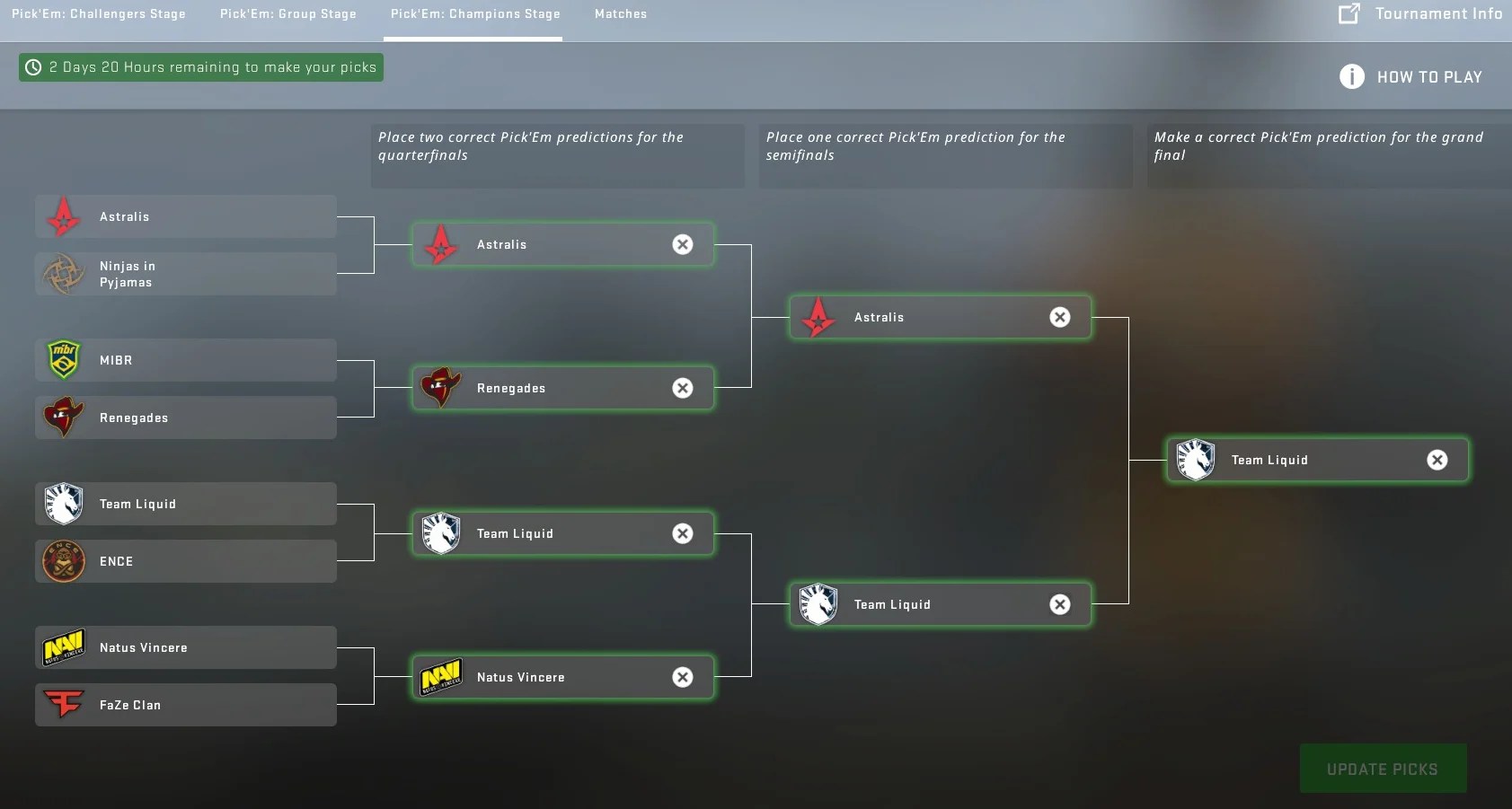Click the clock icon on the countdown banner

click(33, 66)
